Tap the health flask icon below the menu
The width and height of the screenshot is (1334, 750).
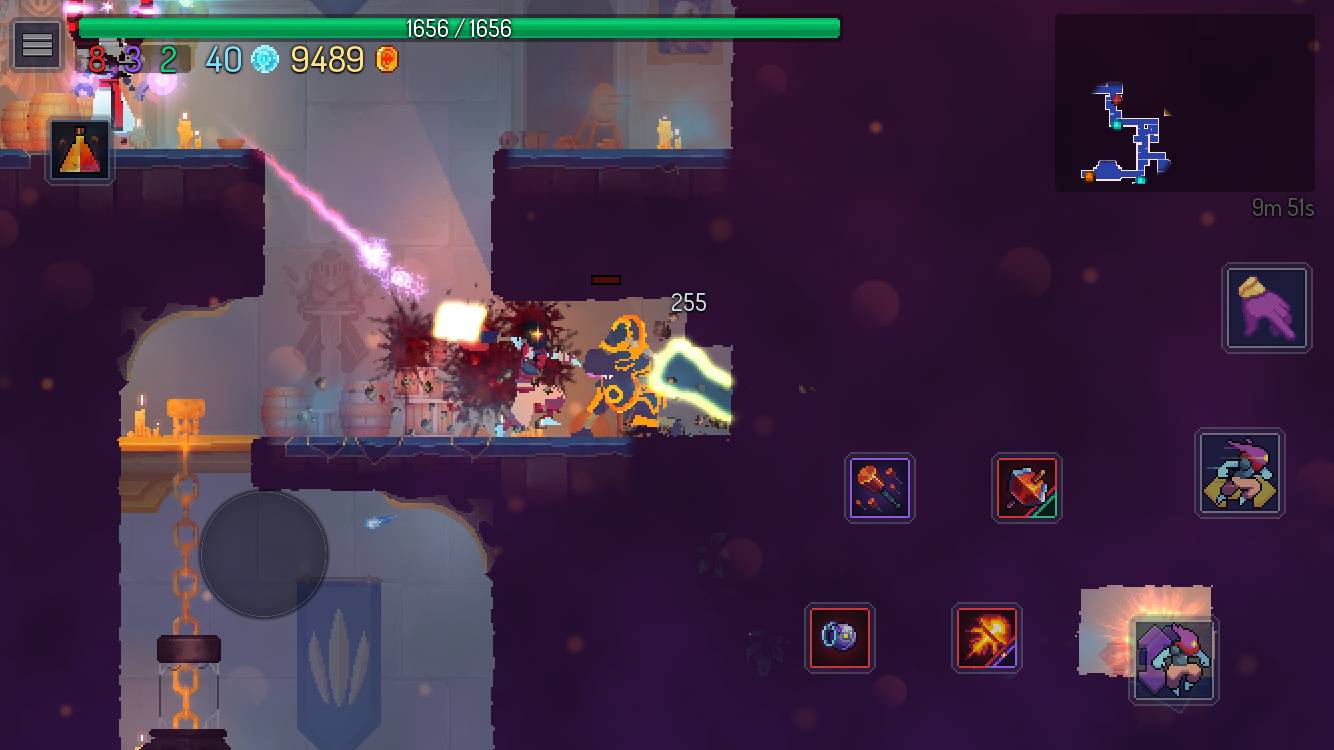click(x=78, y=152)
